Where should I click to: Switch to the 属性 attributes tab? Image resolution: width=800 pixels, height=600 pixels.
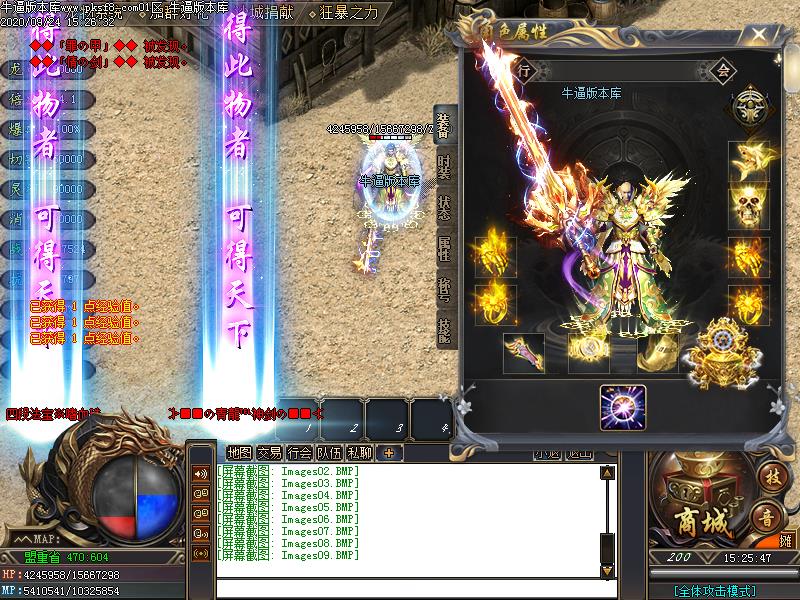(445, 249)
